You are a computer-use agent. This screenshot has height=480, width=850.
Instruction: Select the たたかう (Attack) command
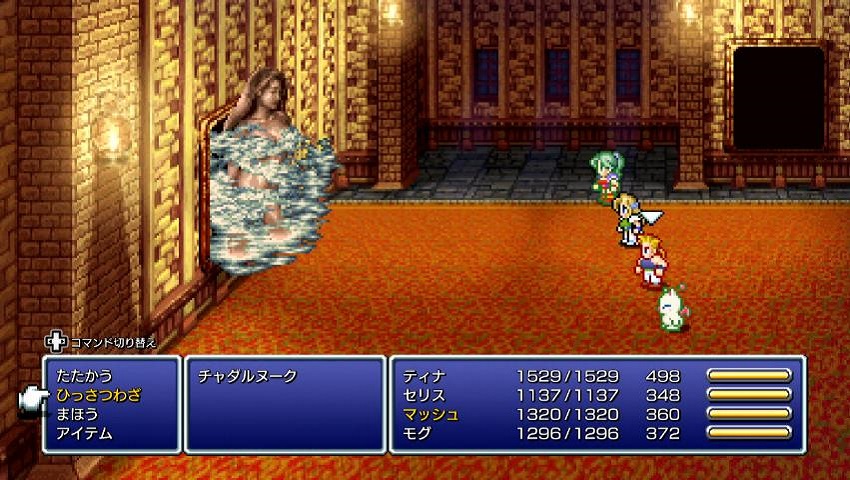[x=84, y=376]
